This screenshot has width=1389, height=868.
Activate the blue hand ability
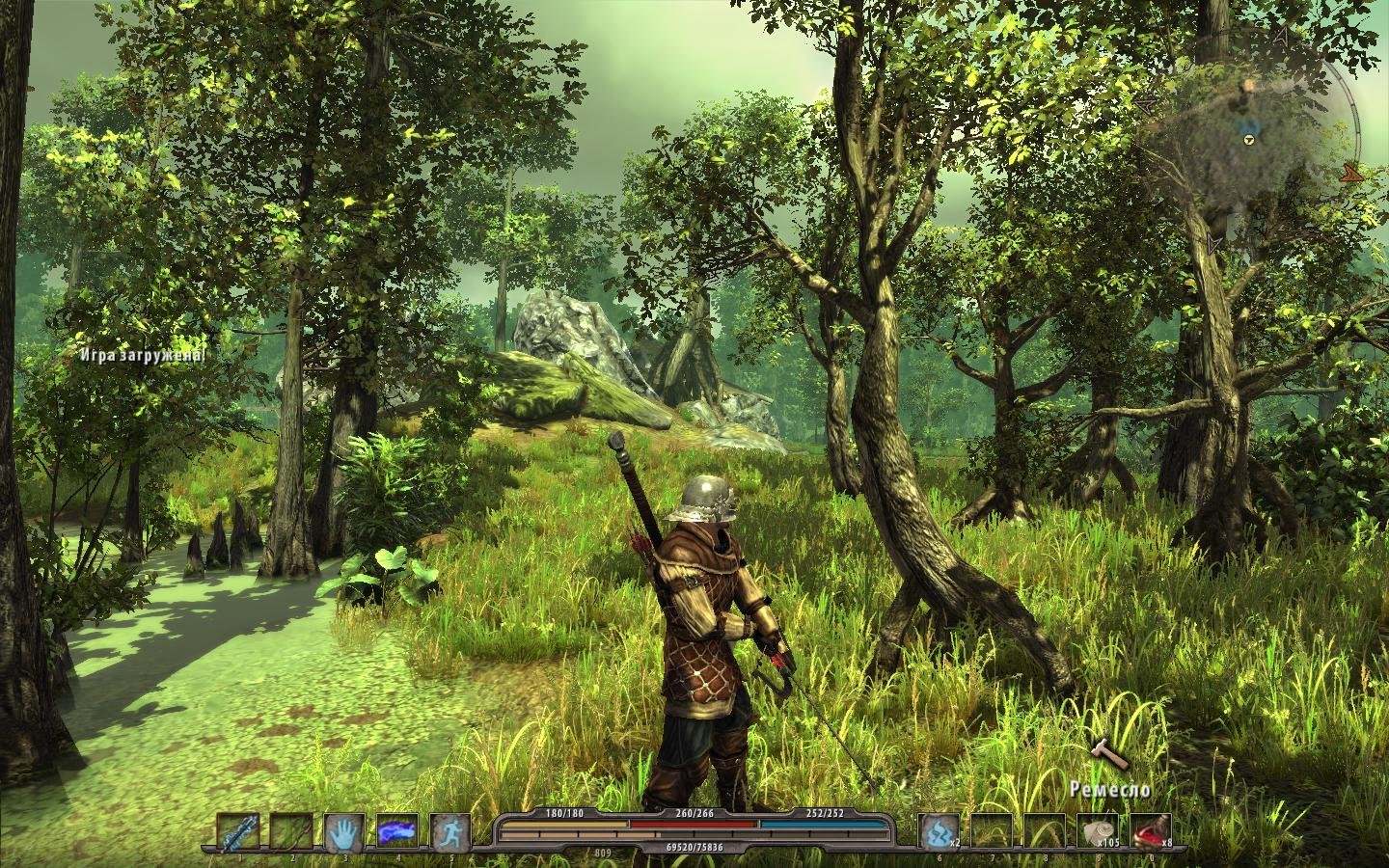[343, 831]
